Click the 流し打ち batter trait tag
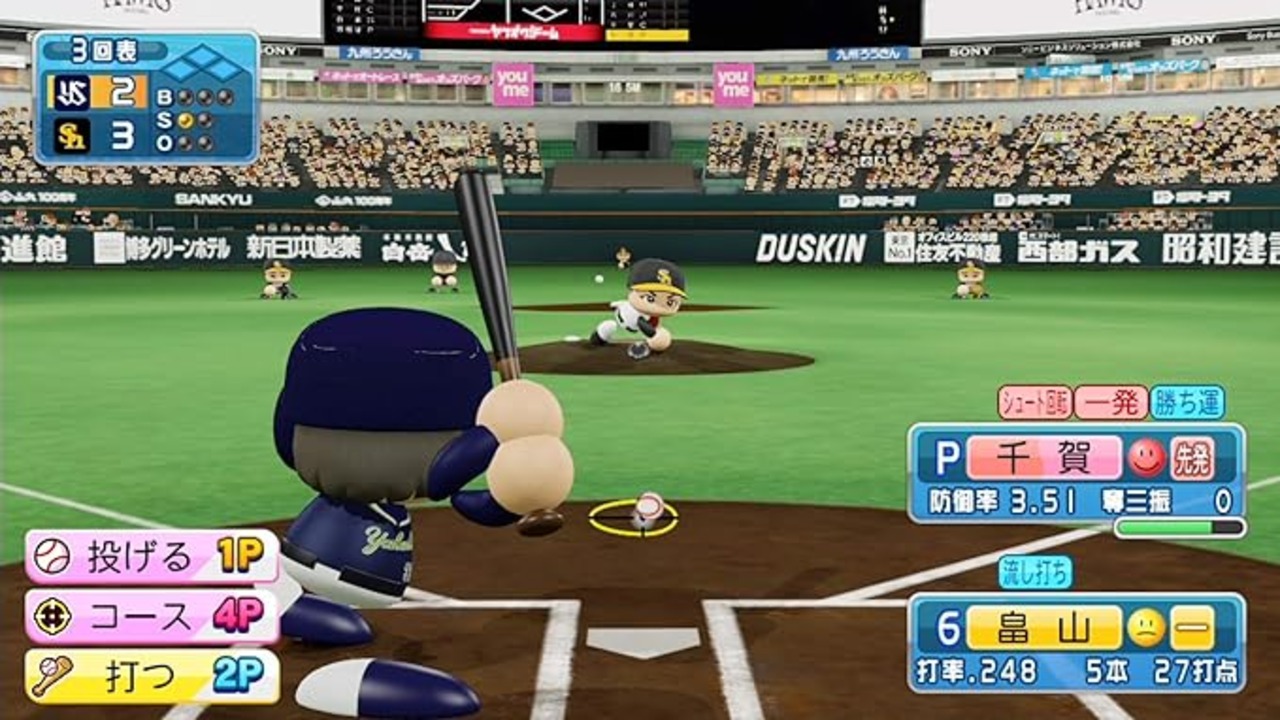 [x=1035, y=572]
